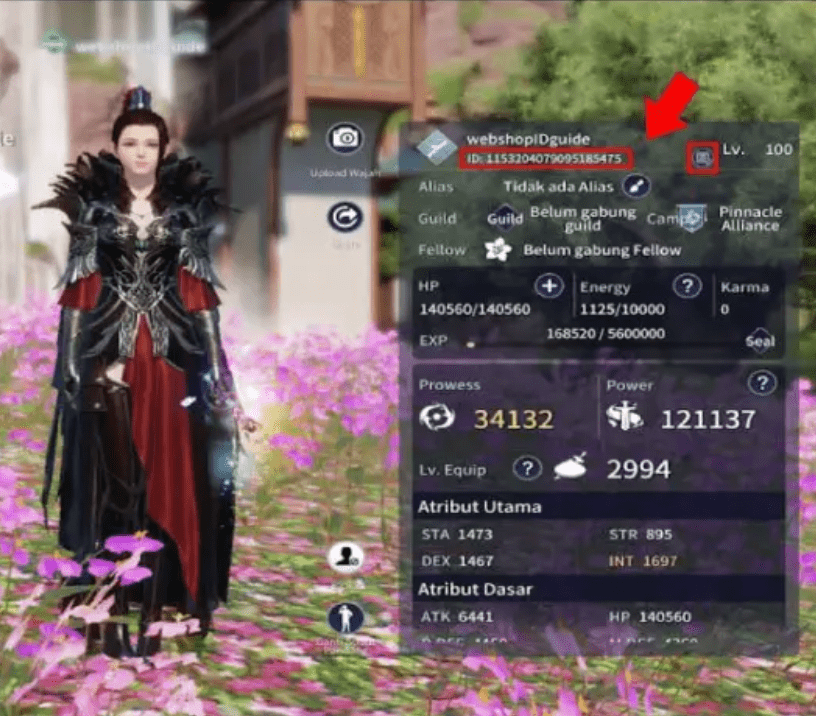Open the Lv. Equip help tooltip
Viewport: 816px width, 716px height.
tap(527, 468)
